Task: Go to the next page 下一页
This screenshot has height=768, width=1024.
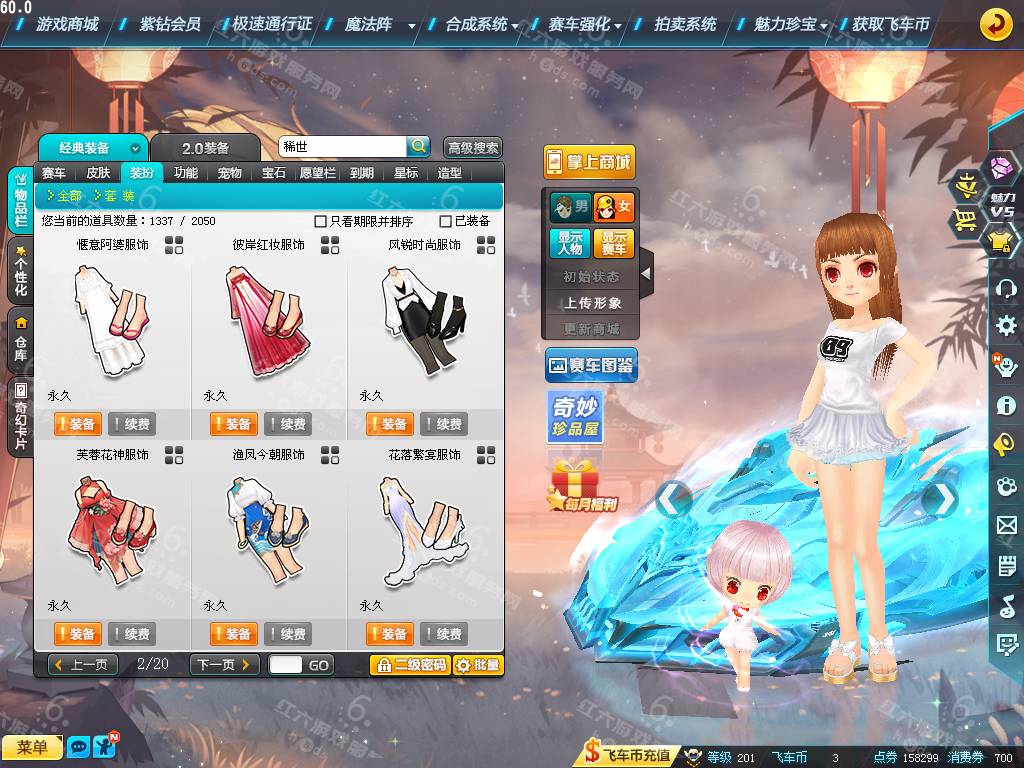Action: point(224,665)
